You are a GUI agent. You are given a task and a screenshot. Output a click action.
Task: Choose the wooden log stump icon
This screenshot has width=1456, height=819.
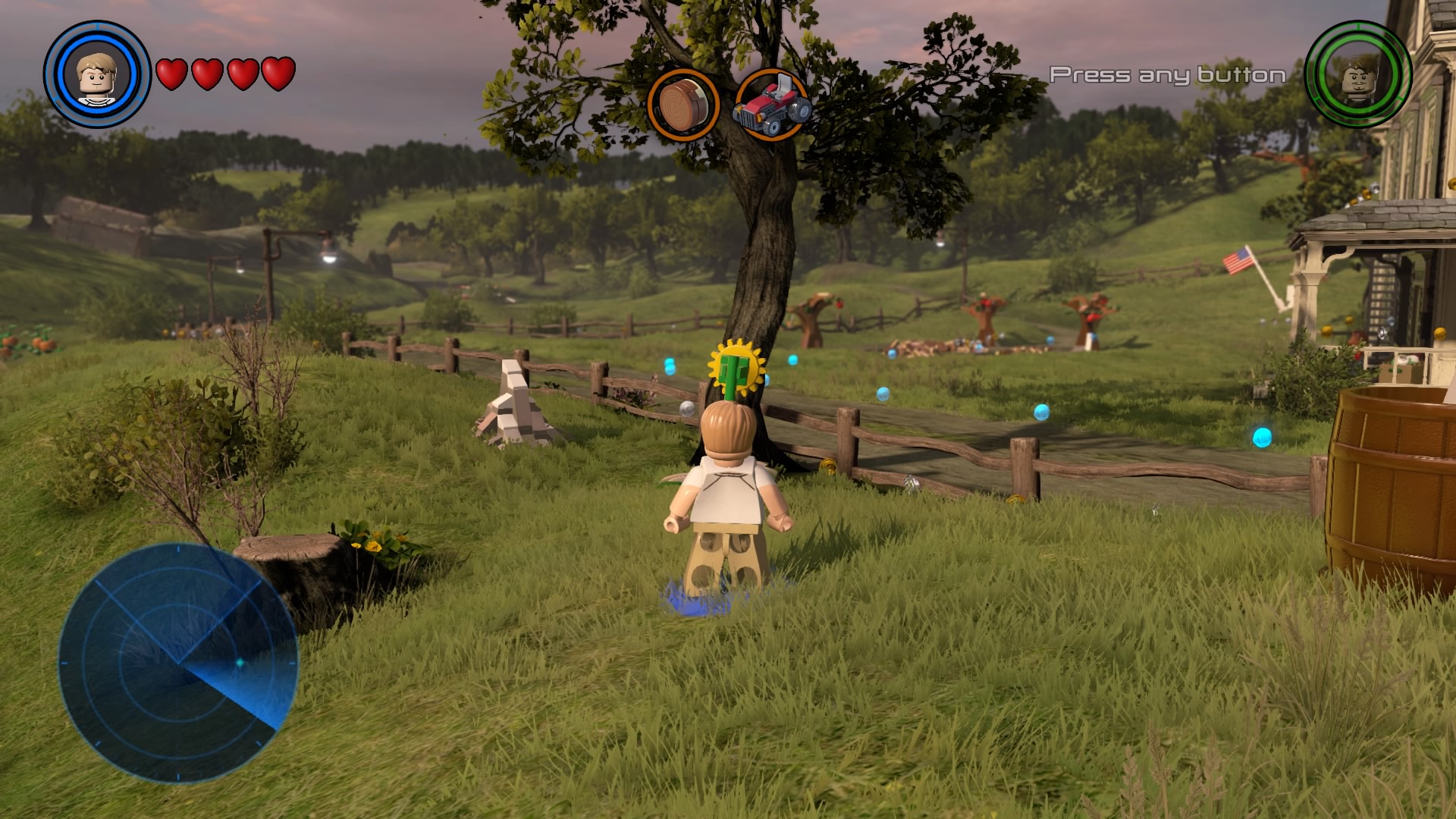coord(682,105)
